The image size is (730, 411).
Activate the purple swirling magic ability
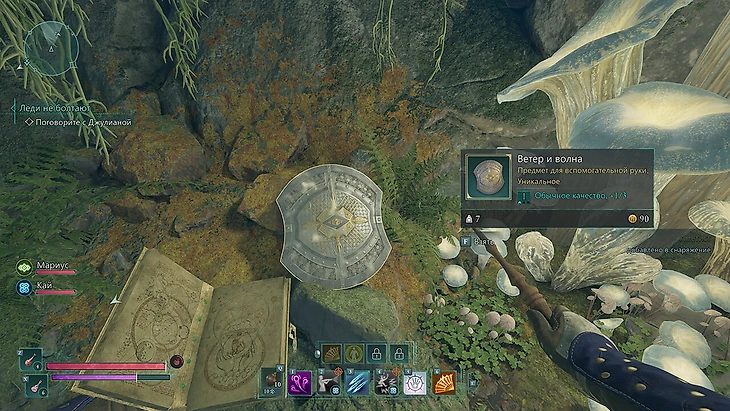pos(299,381)
